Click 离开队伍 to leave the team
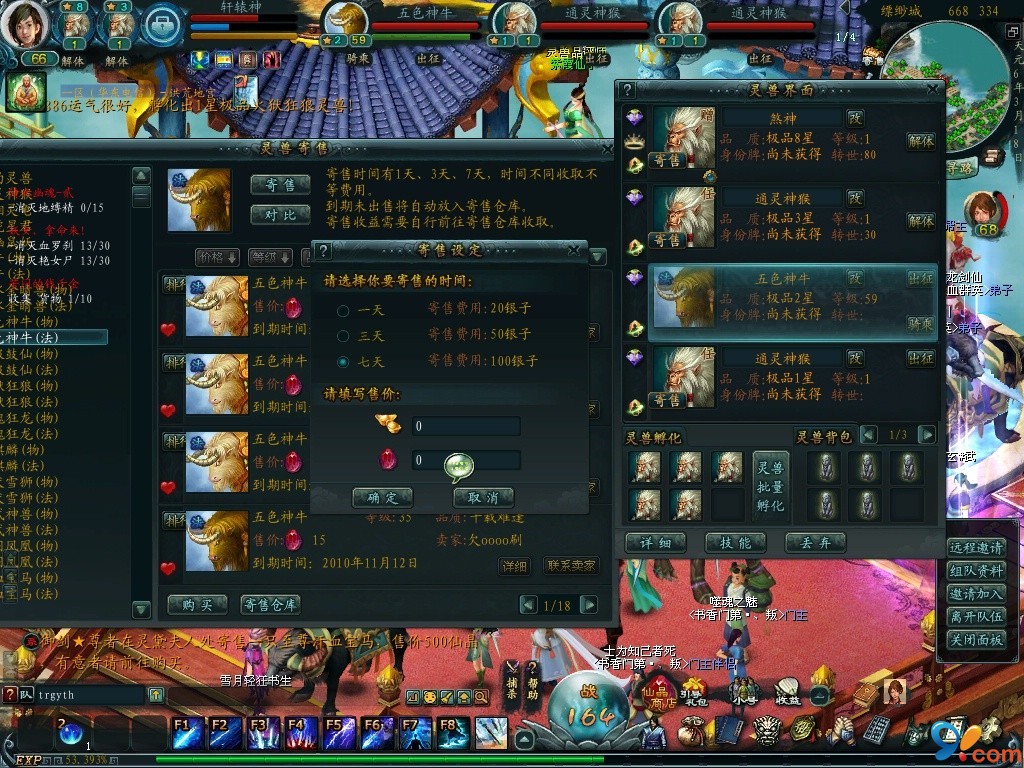 (x=976, y=617)
